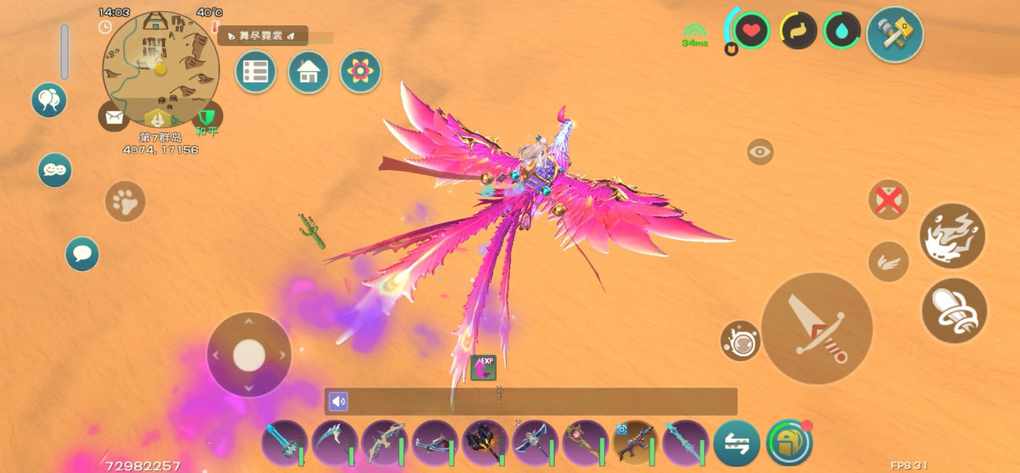The image size is (1020, 473).
Task: Select the crossbow hotbar slot
Action: [434, 441]
